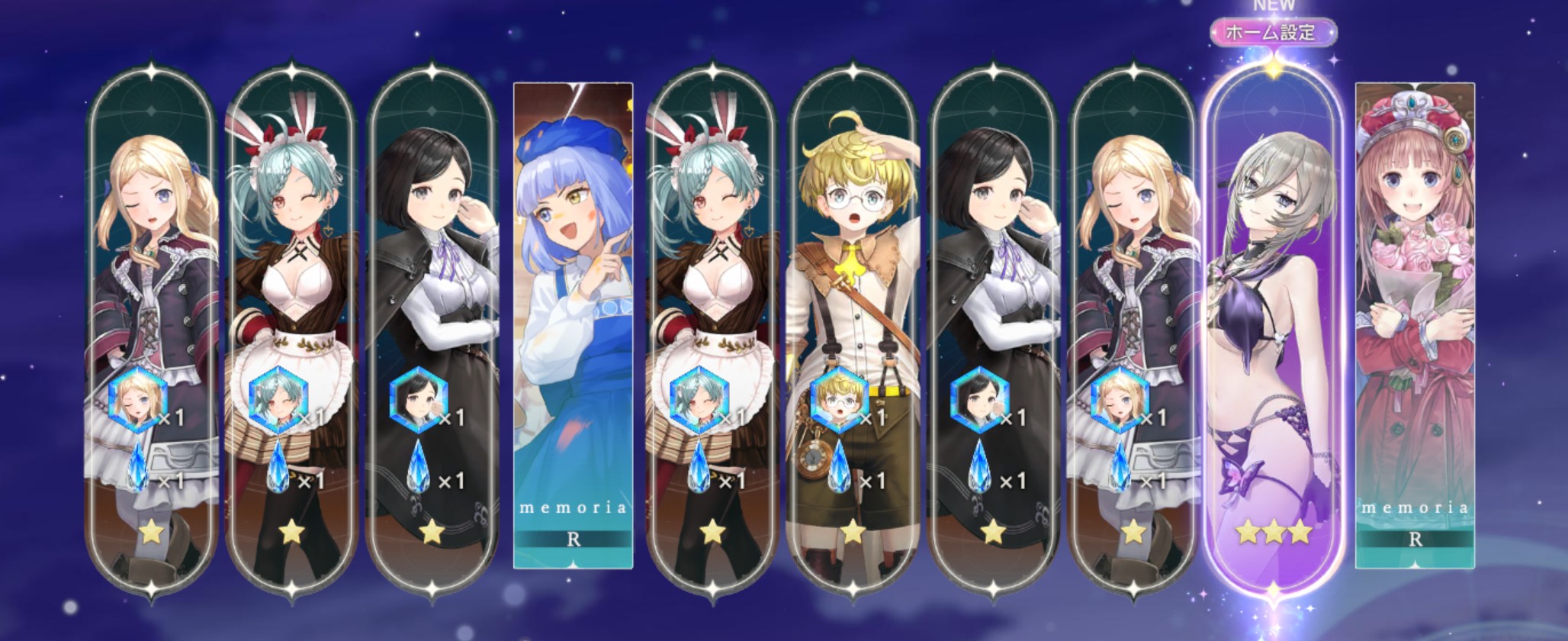
Task: View the rose bouquet girl memoria card
Action: [1415, 320]
